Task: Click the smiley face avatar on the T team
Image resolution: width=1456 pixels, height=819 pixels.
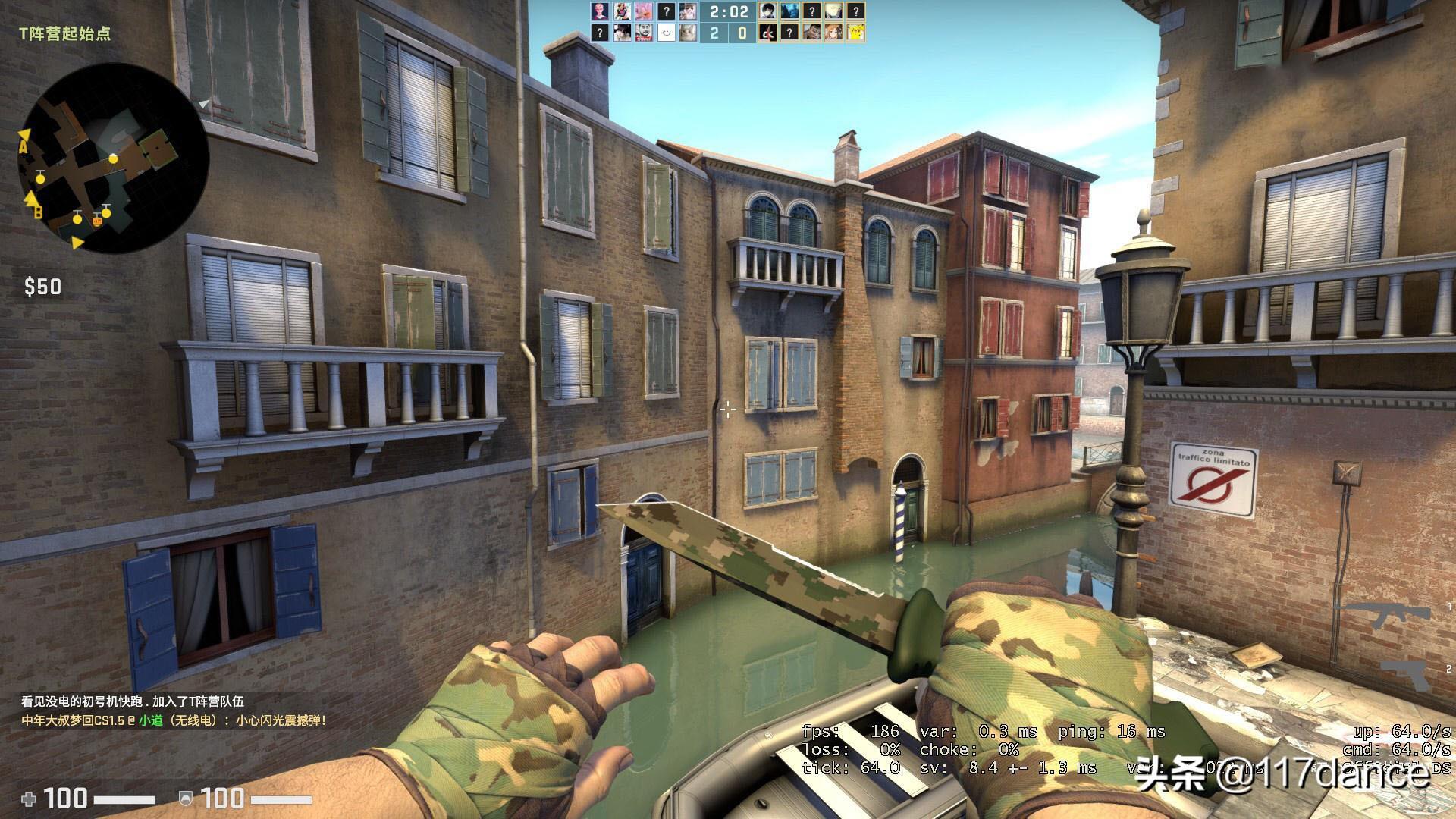Action: [667, 33]
